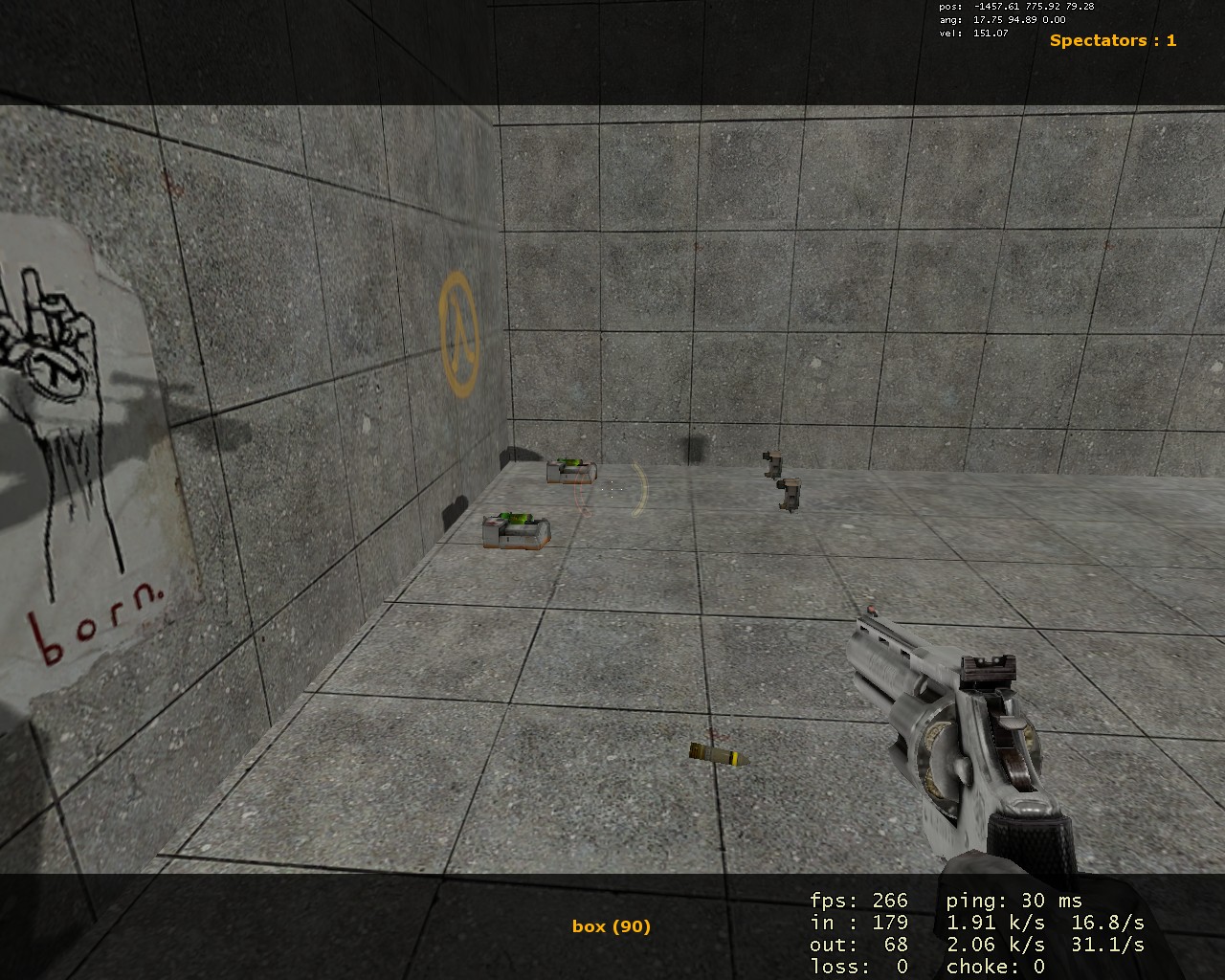Viewport: 1225px width, 980px height.
Task: Click the 'Spectators : 1' counter
Action: 1113,41
